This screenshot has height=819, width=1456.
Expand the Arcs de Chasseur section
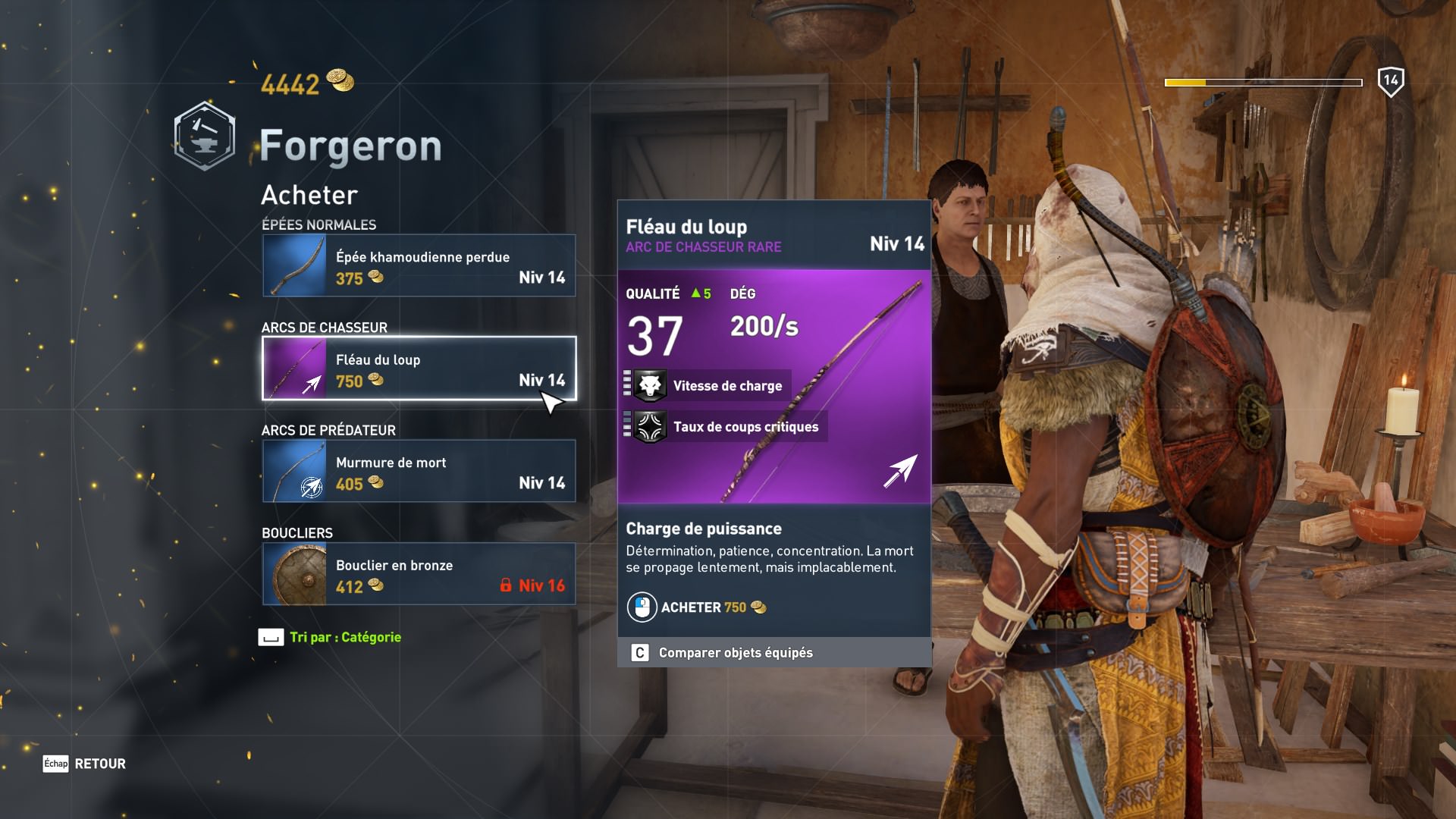[324, 328]
